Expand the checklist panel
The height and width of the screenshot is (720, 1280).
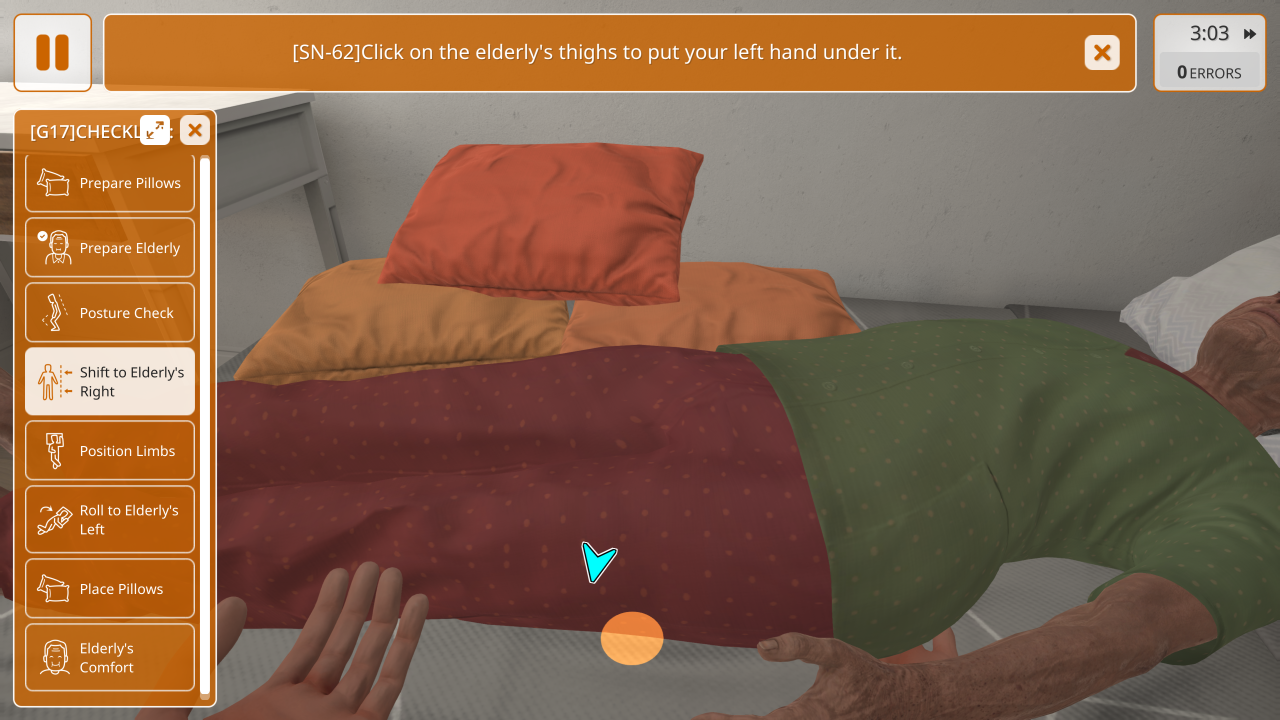(155, 130)
